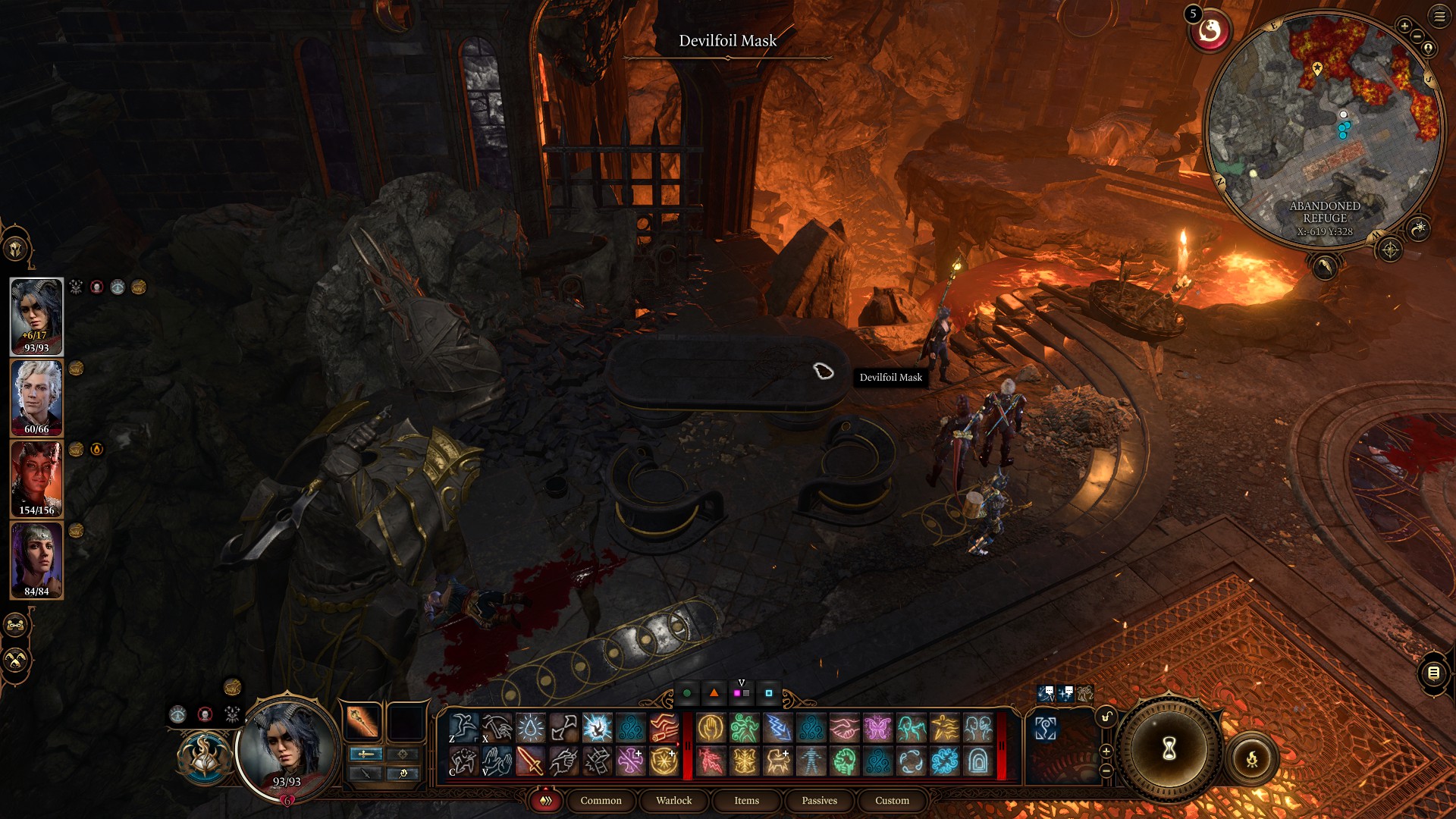Toggle the hotbar lock icon
The image size is (1456, 819).
tap(1106, 717)
